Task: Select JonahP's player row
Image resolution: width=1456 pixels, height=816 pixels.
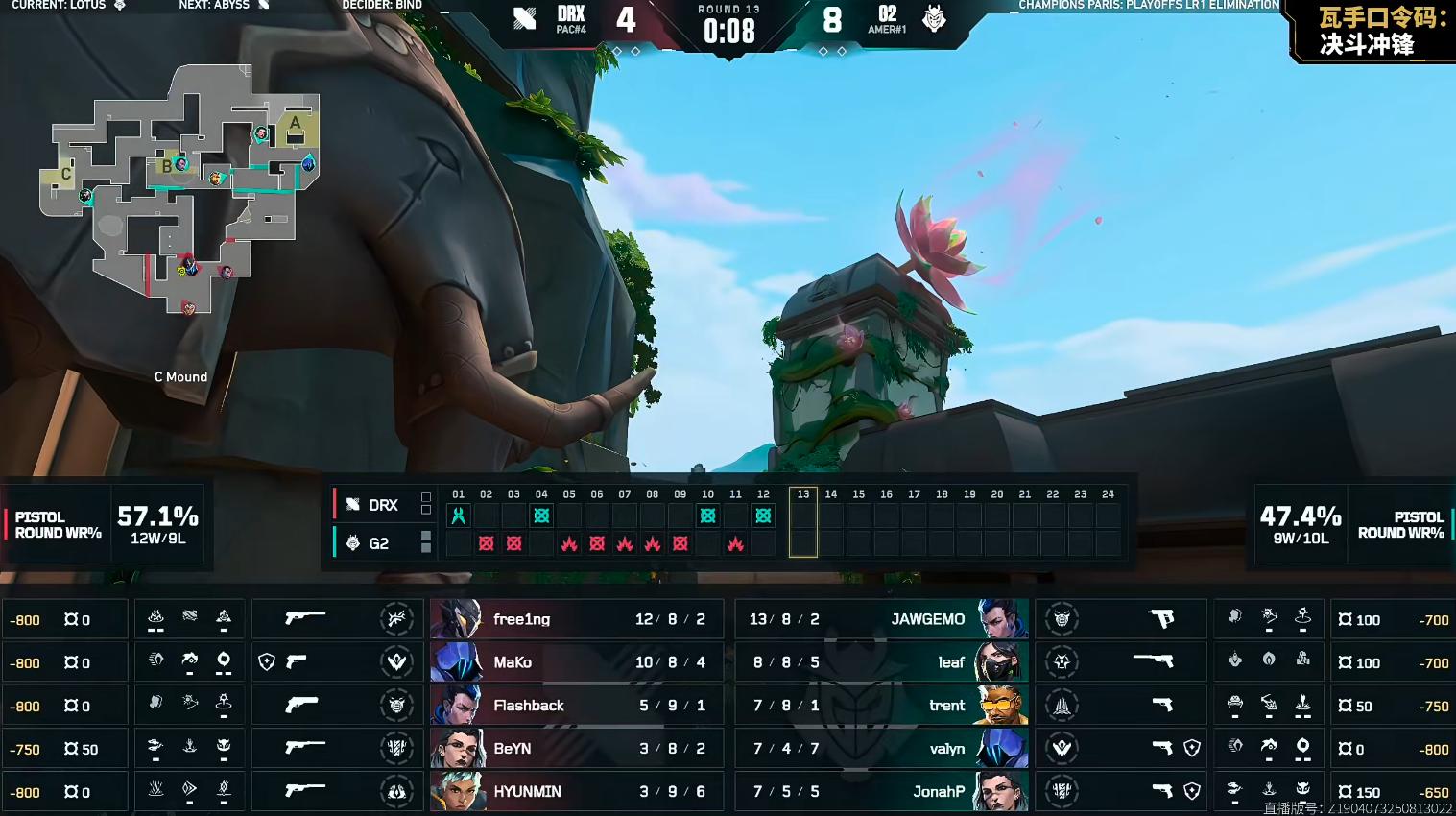Action: click(x=881, y=792)
